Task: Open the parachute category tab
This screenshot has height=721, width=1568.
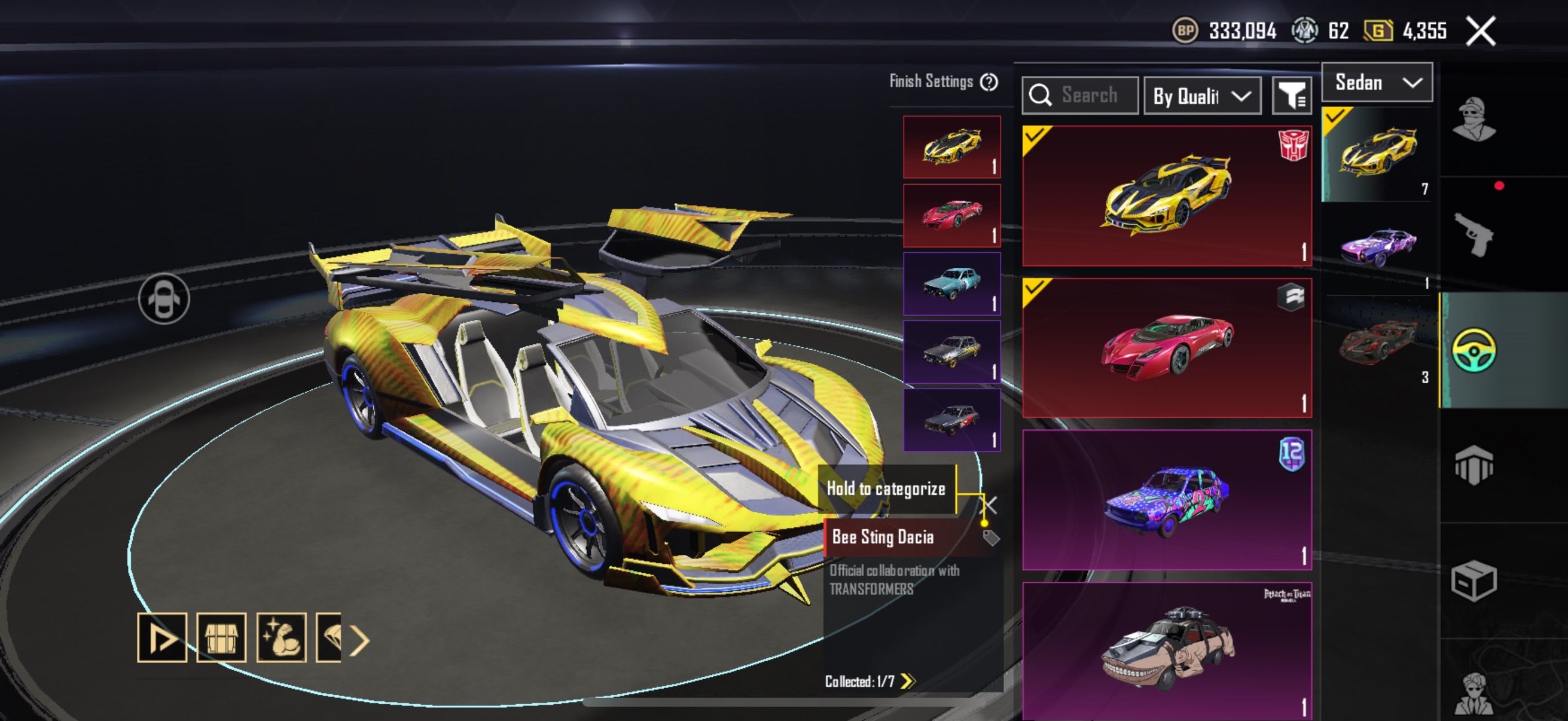Action: 1474,466
